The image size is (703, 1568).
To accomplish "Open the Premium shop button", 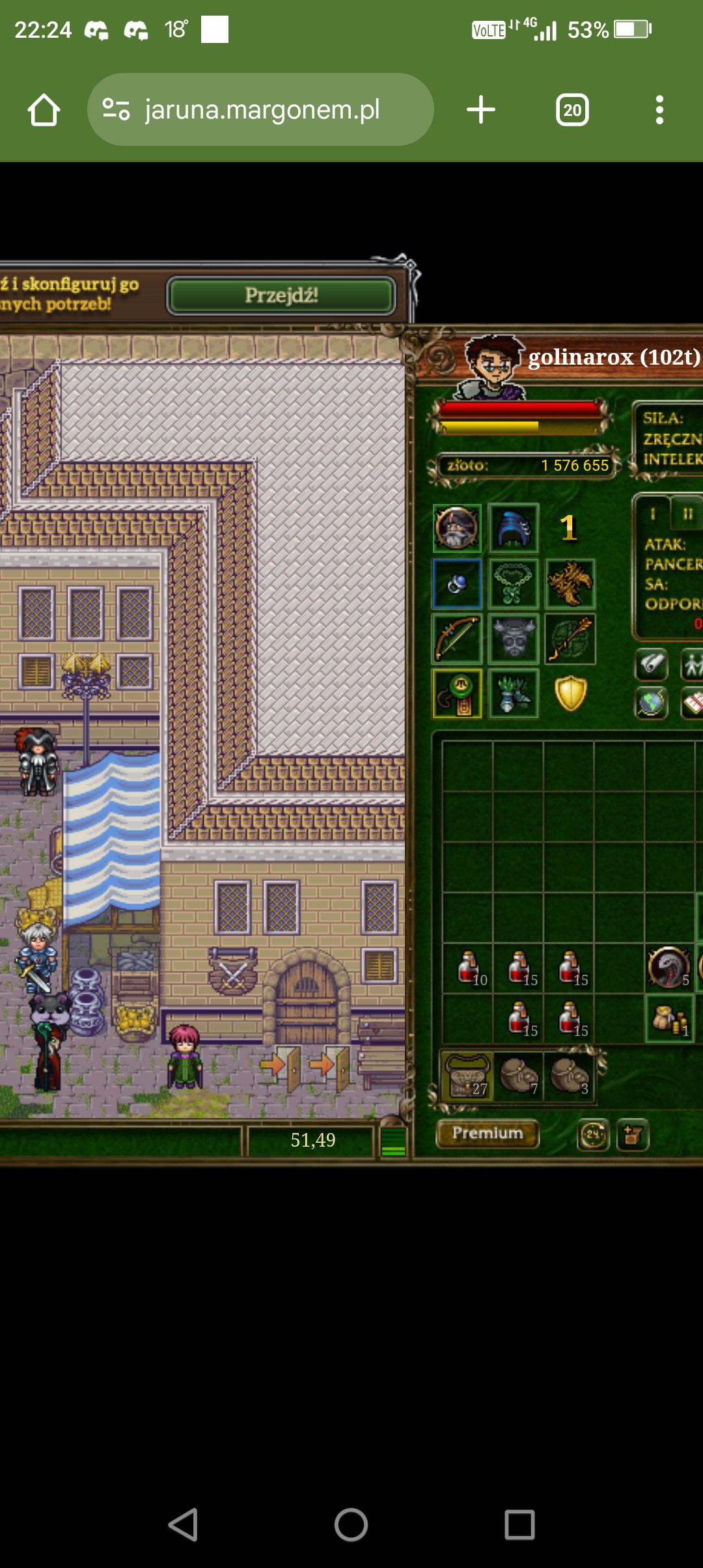I will tap(488, 1134).
